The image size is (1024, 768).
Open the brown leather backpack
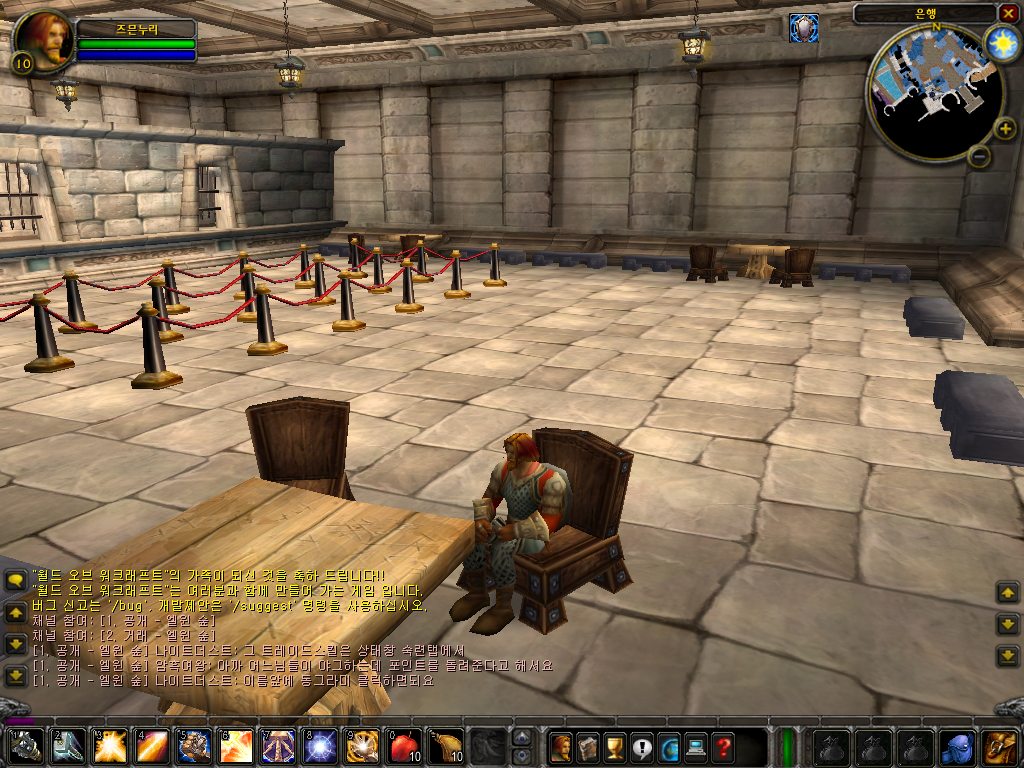tap(999, 747)
